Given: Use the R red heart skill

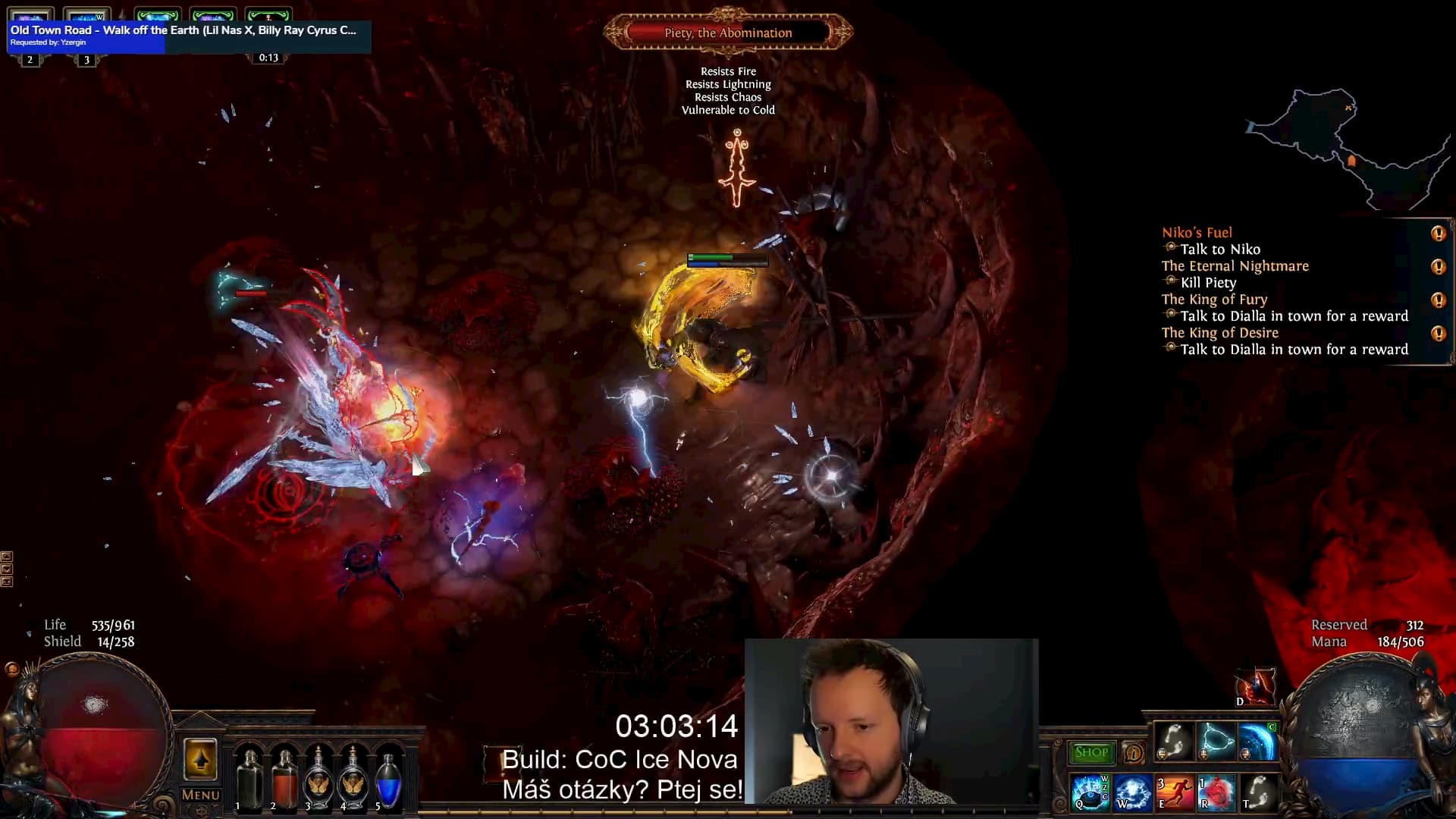Looking at the screenshot, I should (x=1215, y=792).
